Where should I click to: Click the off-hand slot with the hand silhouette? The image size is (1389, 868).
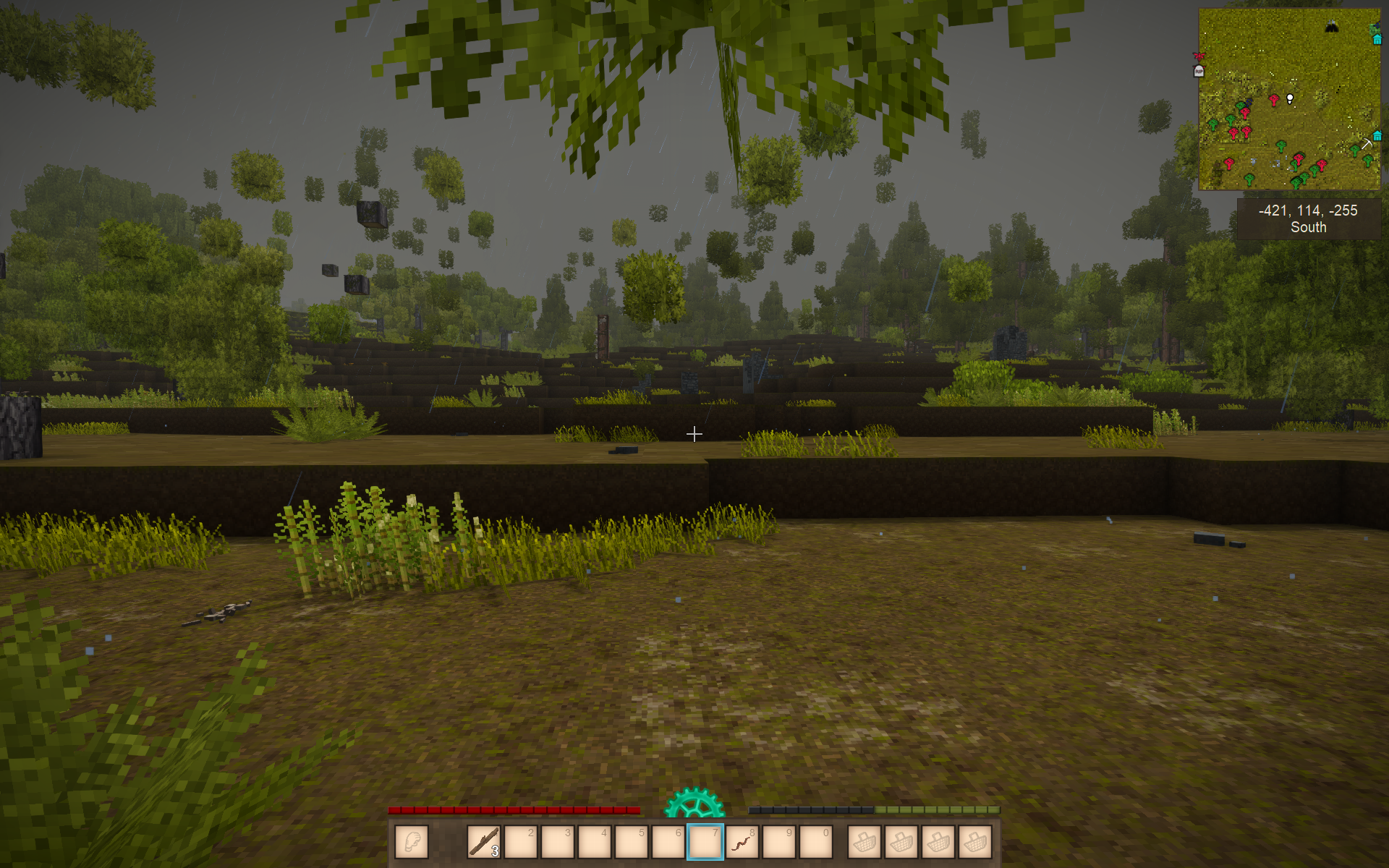pos(412,842)
